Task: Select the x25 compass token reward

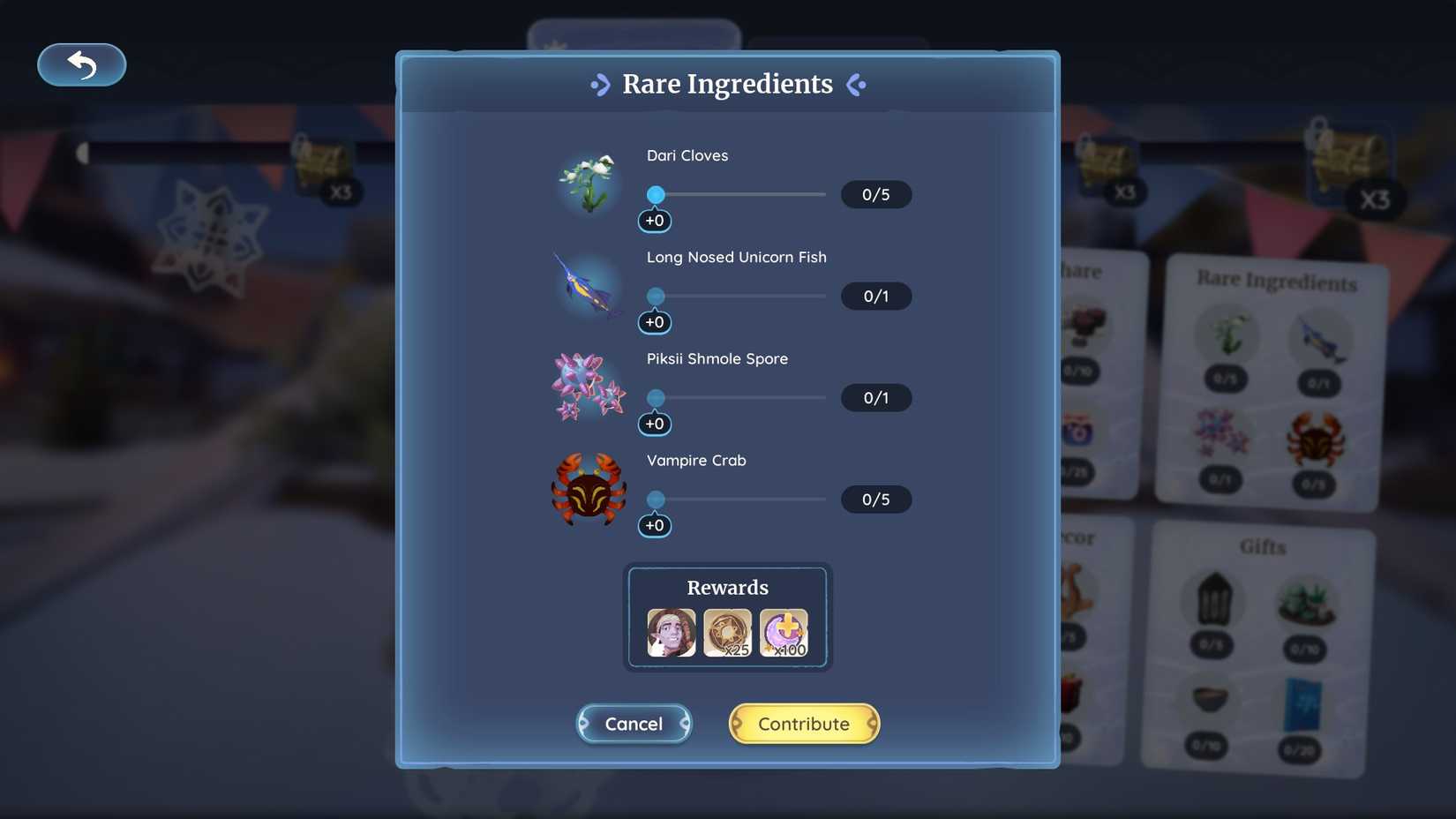Action: 727,632
